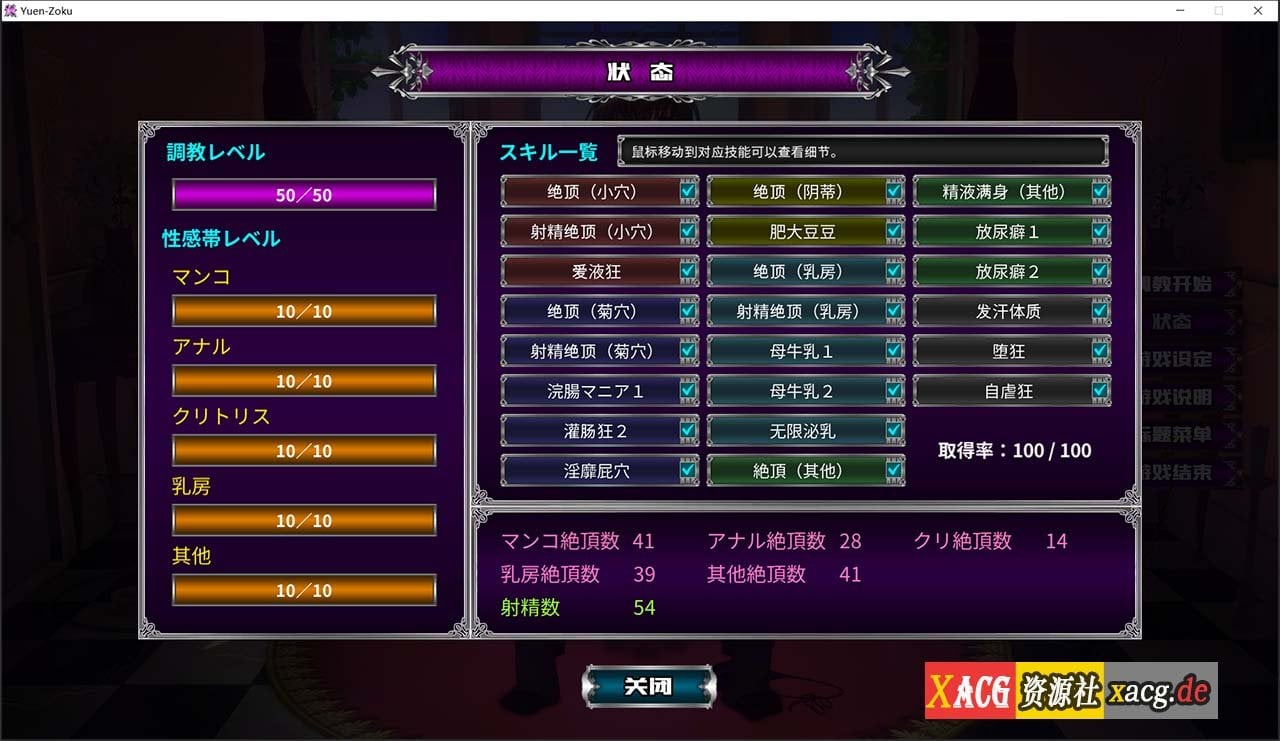Click the 关闭 button at the bottom
This screenshot has width=1280, height=741.
[648, 686]
